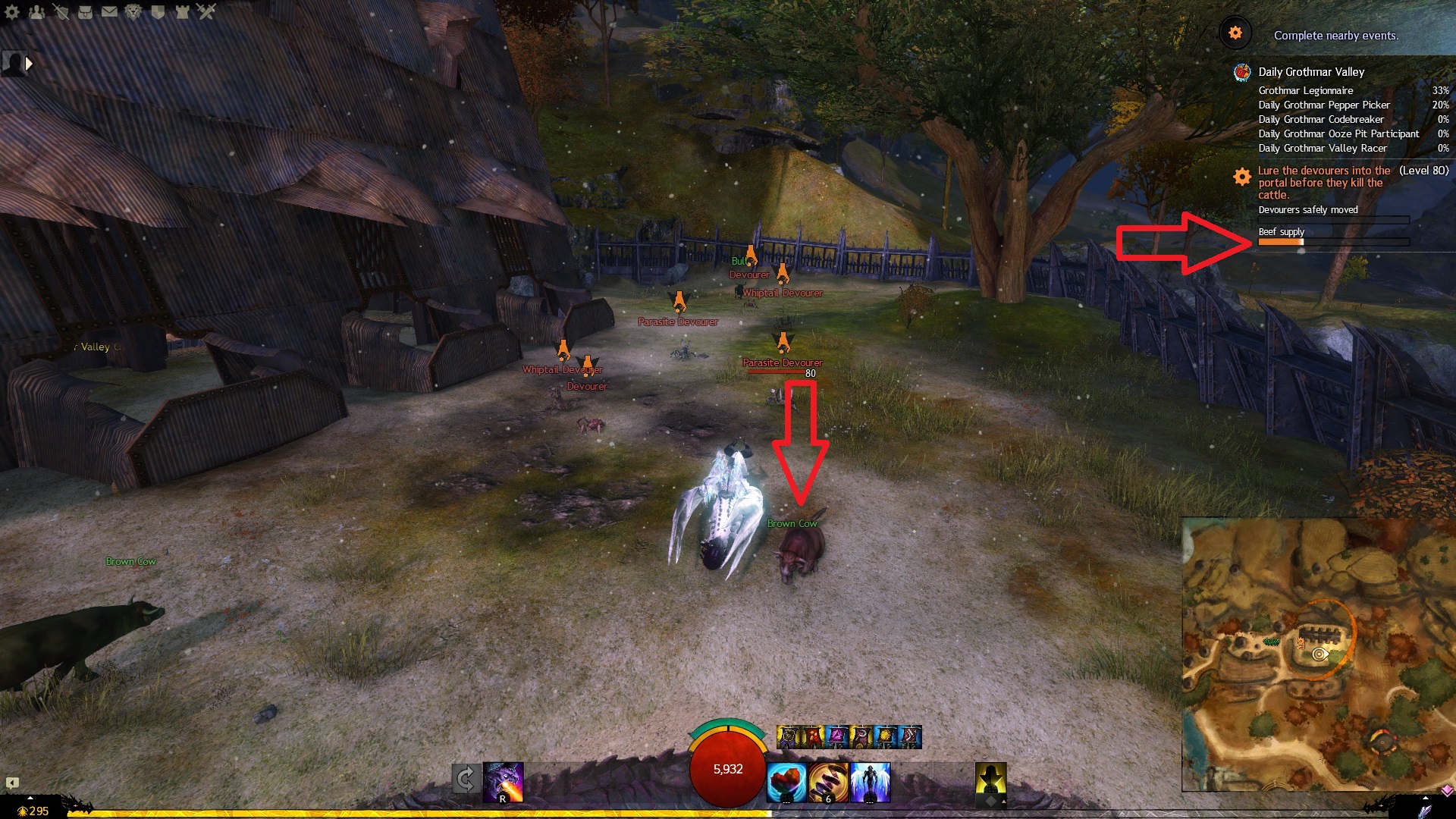Open the inventory bag icon
Viewport: 1456px width, 819px height.
tap(85, 11)
